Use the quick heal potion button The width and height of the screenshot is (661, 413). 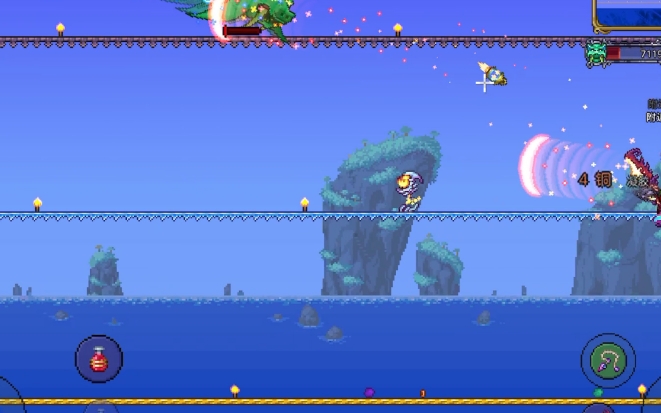click(99, 360)
